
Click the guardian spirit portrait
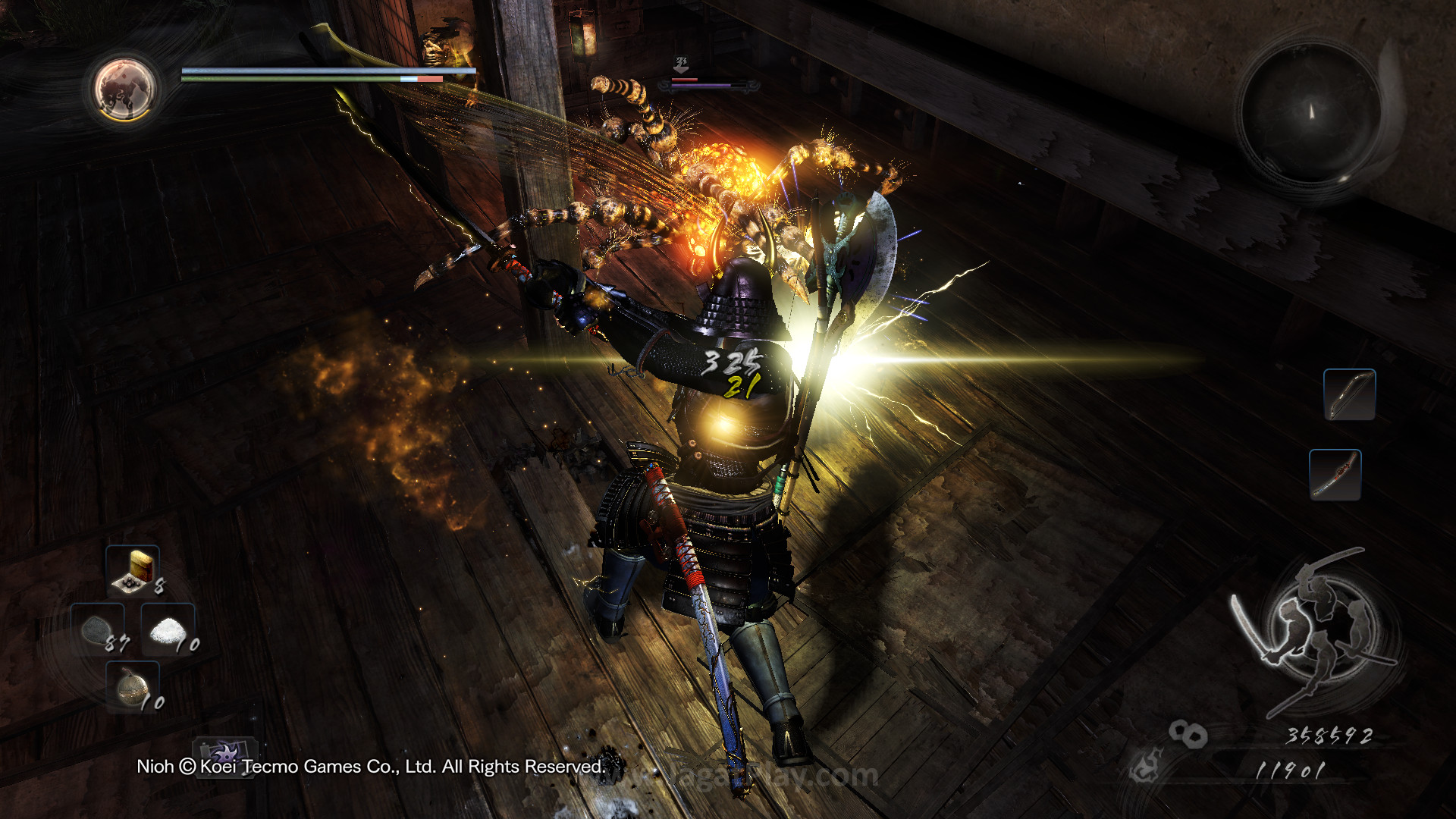click(124, 89)
